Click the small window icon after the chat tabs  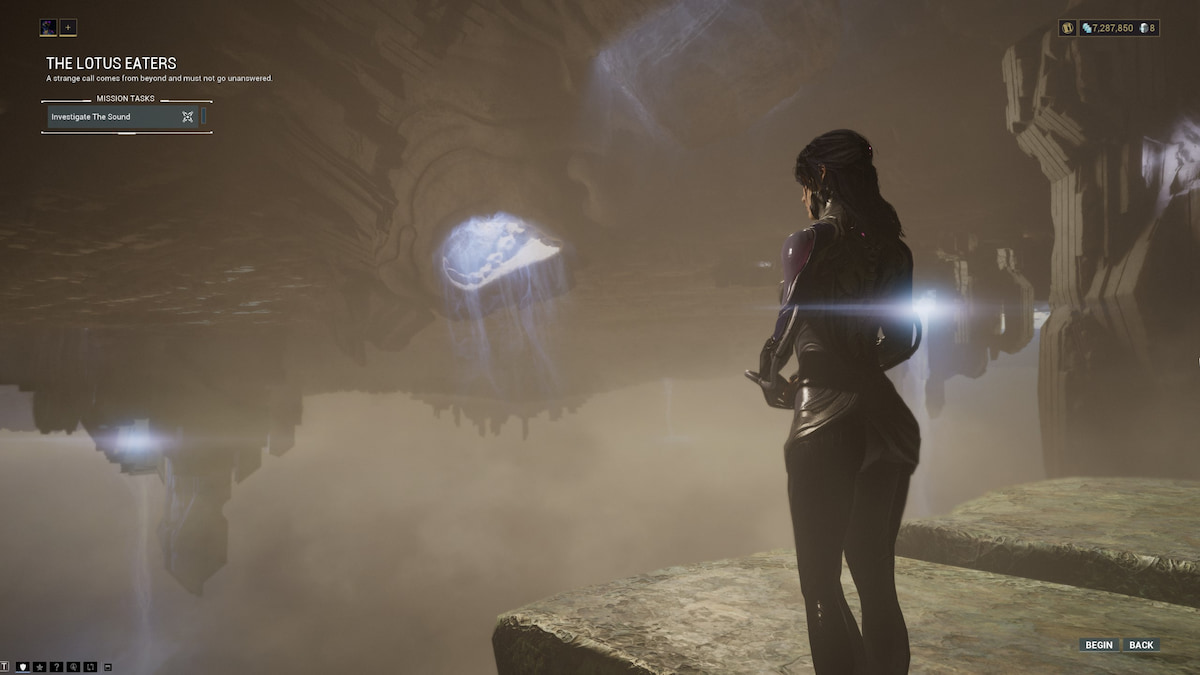click(107, 666)
